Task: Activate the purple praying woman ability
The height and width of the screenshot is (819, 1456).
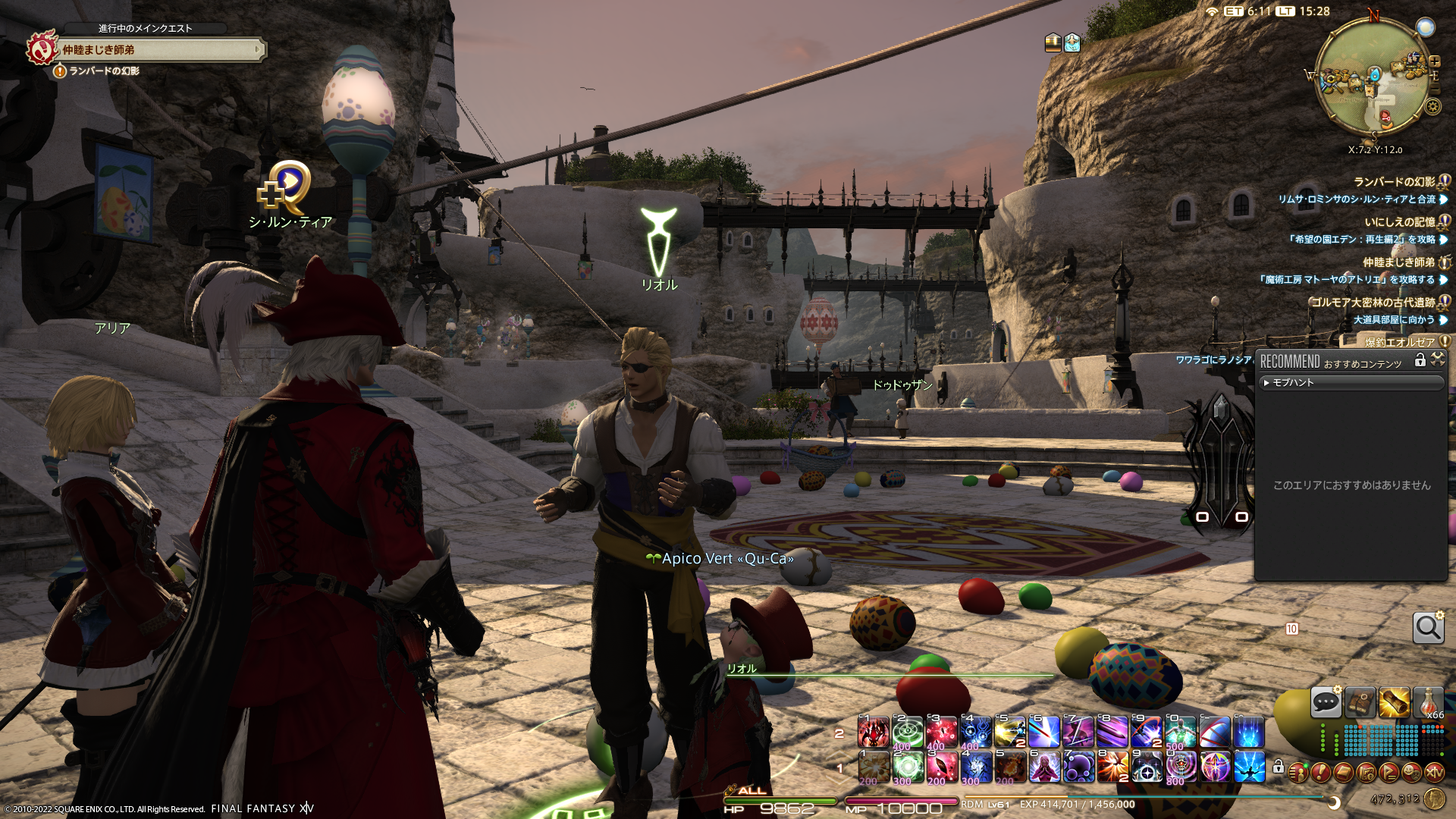Action: [x=1044, y=767]
